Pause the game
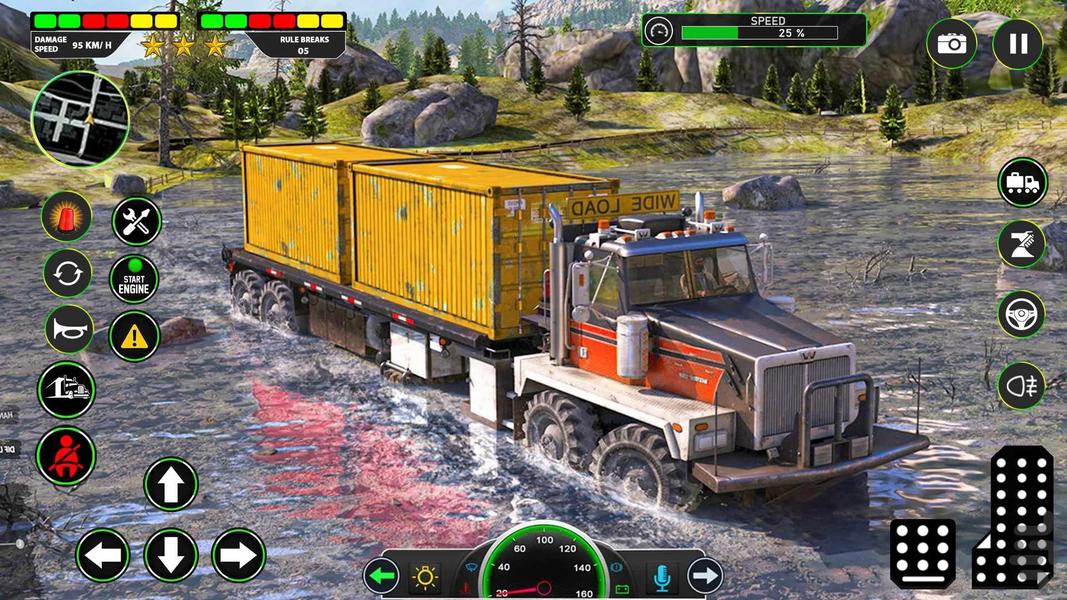This screenshot has width=1067, height=600. pos(1017,44)
